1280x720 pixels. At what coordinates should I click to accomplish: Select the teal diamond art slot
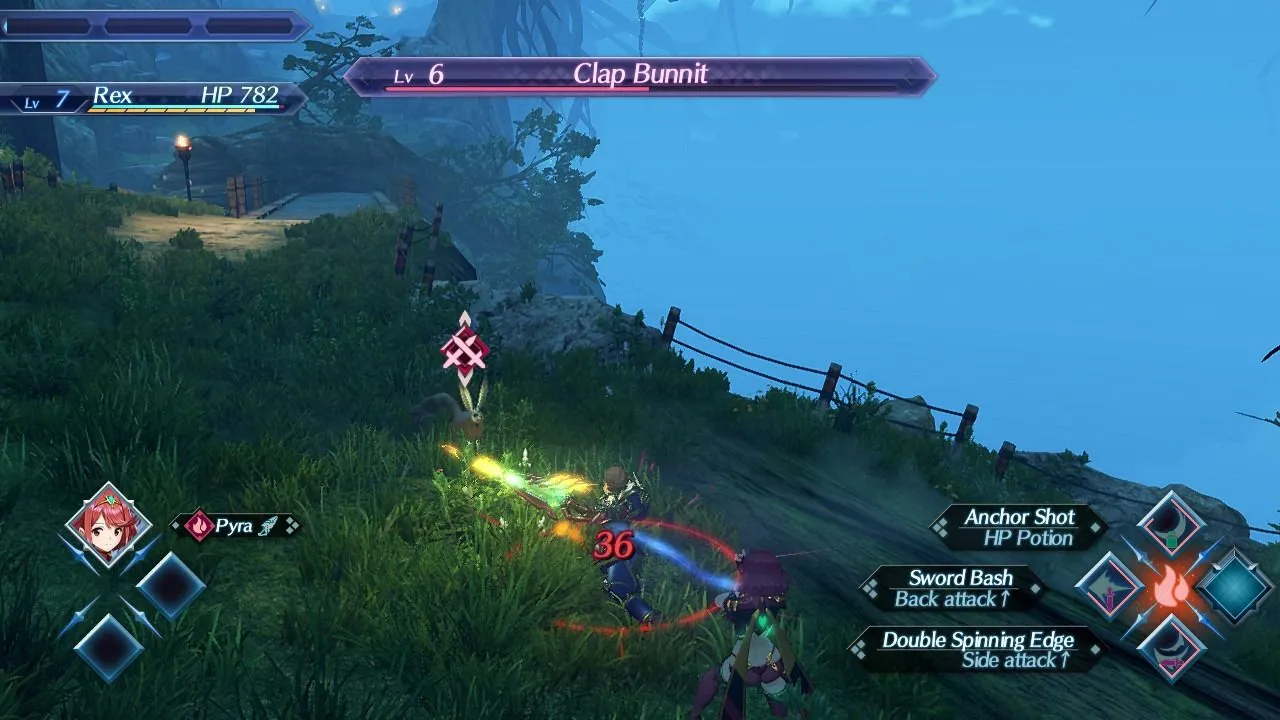[1235, 587]
